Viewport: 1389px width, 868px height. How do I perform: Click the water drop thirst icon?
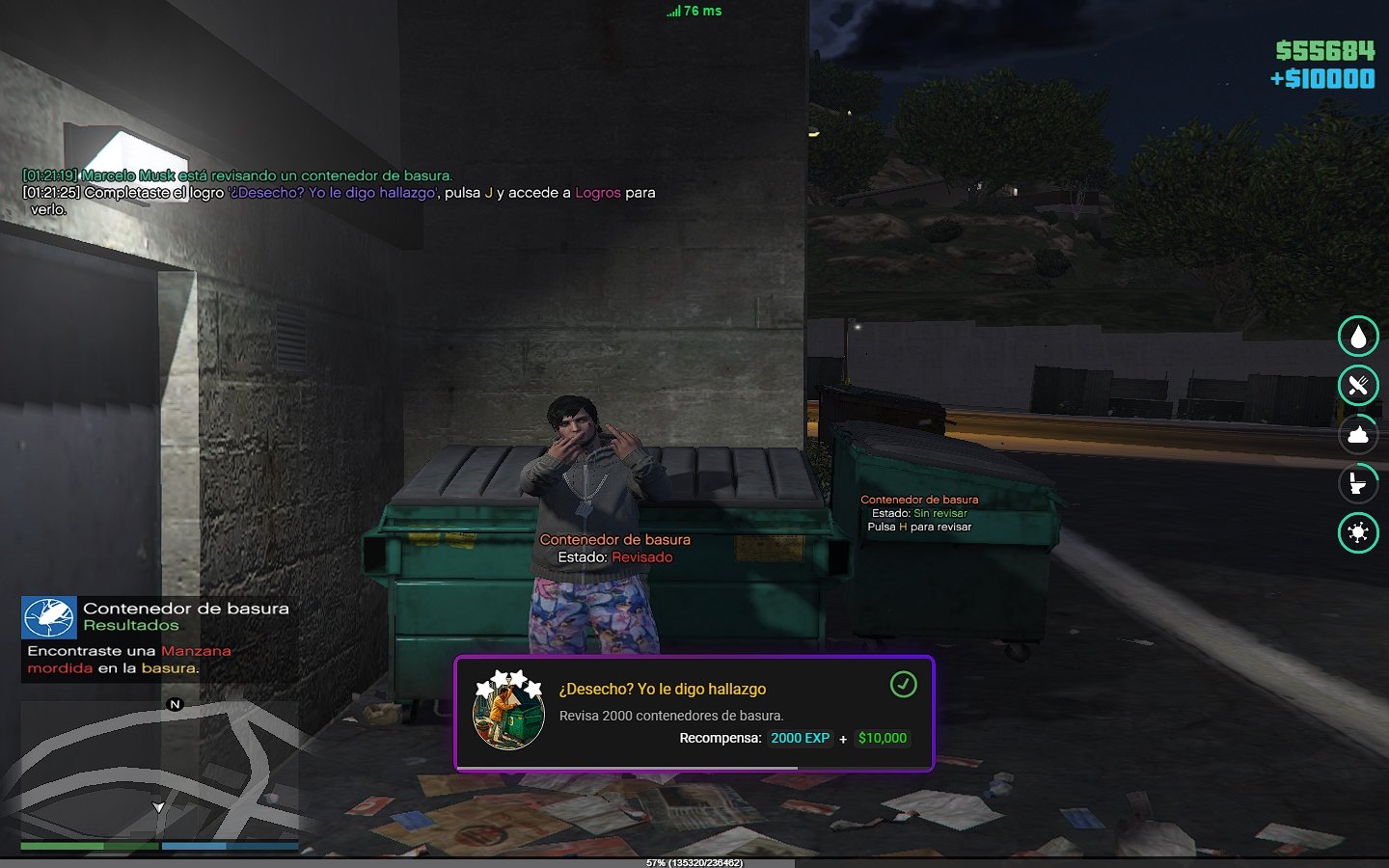point(1358,337)
